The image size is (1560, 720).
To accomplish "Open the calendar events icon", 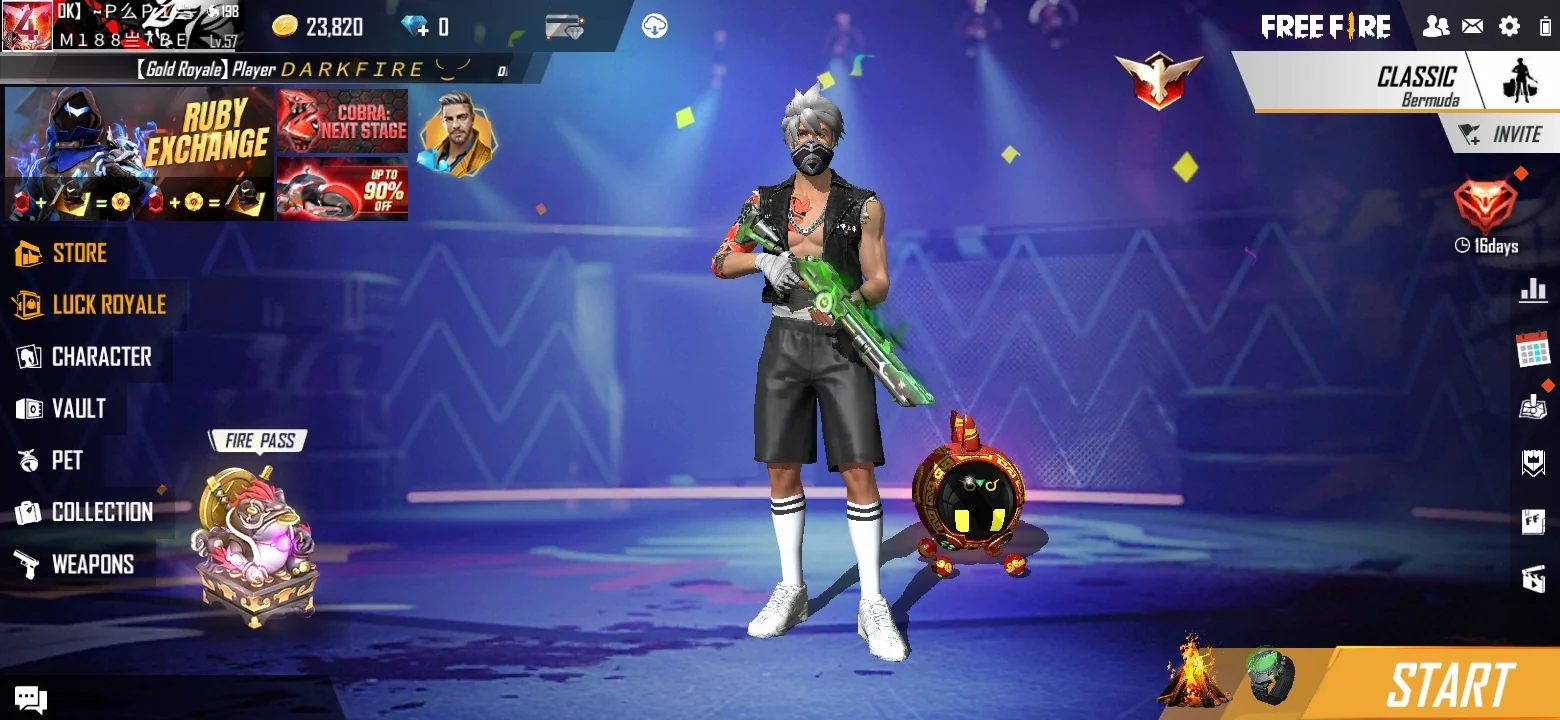I will click(1532, 349).
